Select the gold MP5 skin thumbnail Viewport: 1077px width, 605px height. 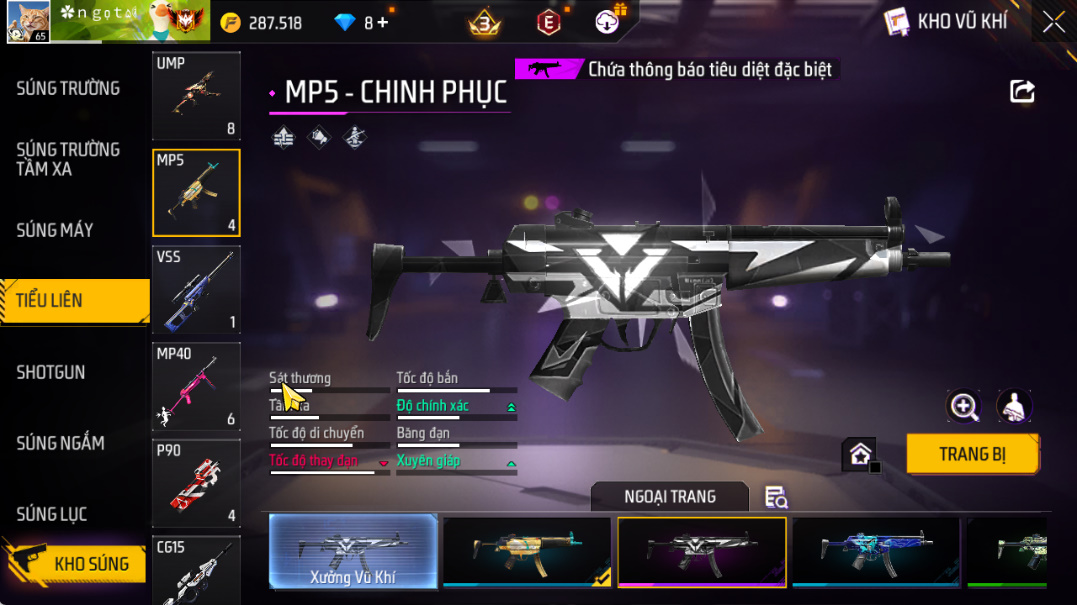pos(527,551)
